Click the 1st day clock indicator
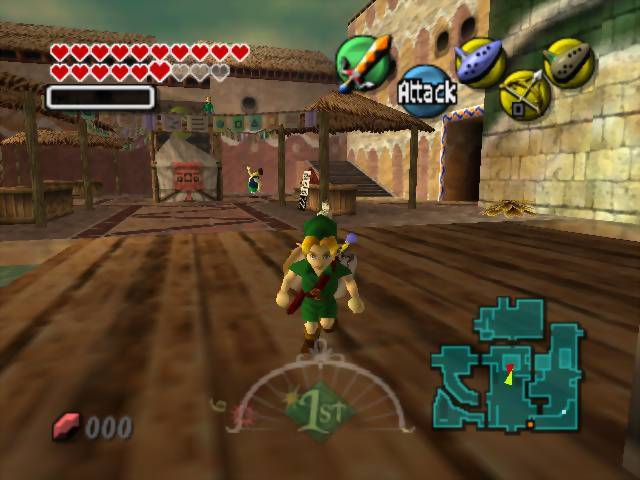640x480 pixels. click(x=320, y=410)
